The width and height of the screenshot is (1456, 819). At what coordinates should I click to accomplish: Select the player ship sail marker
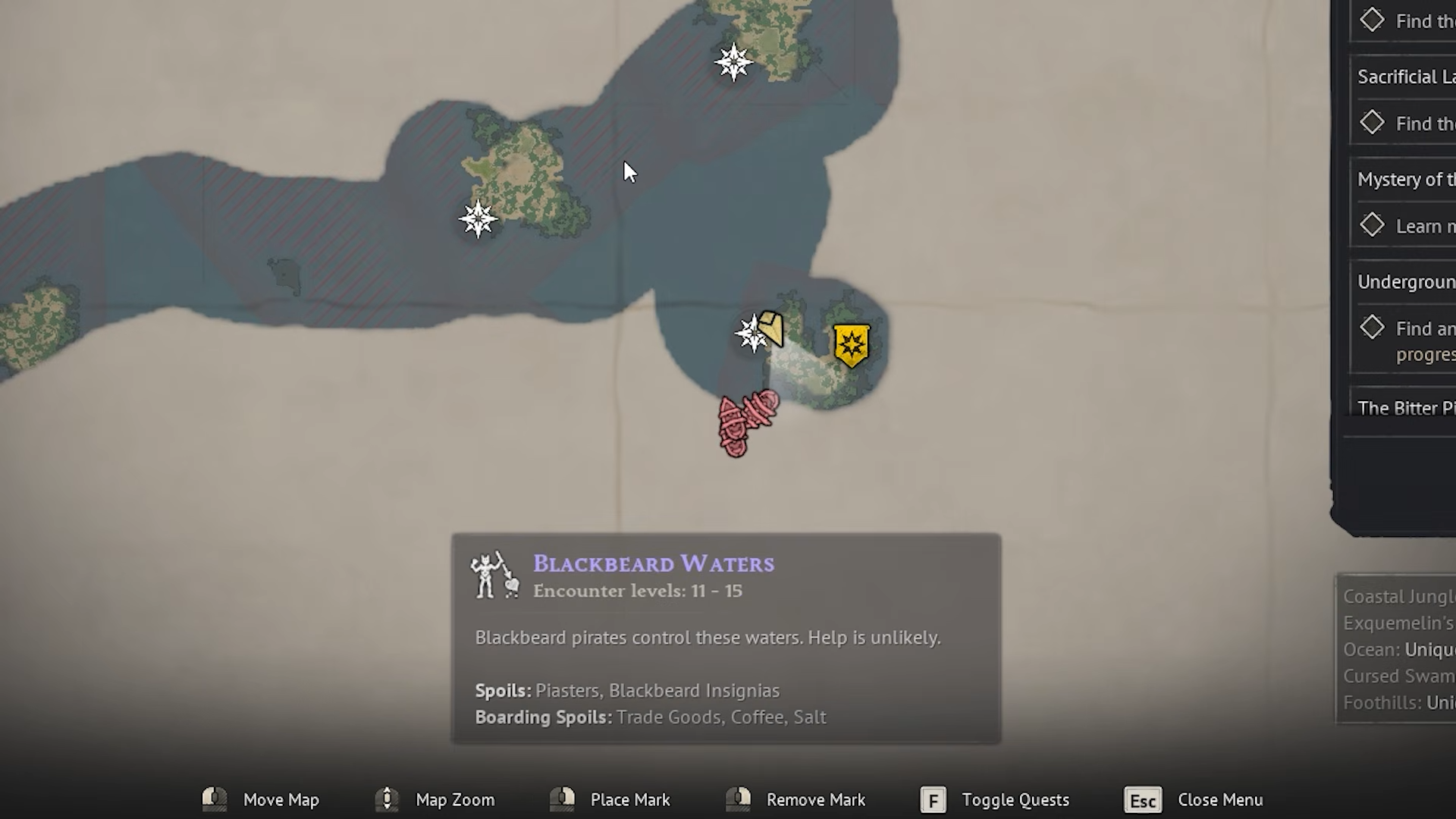771,329
